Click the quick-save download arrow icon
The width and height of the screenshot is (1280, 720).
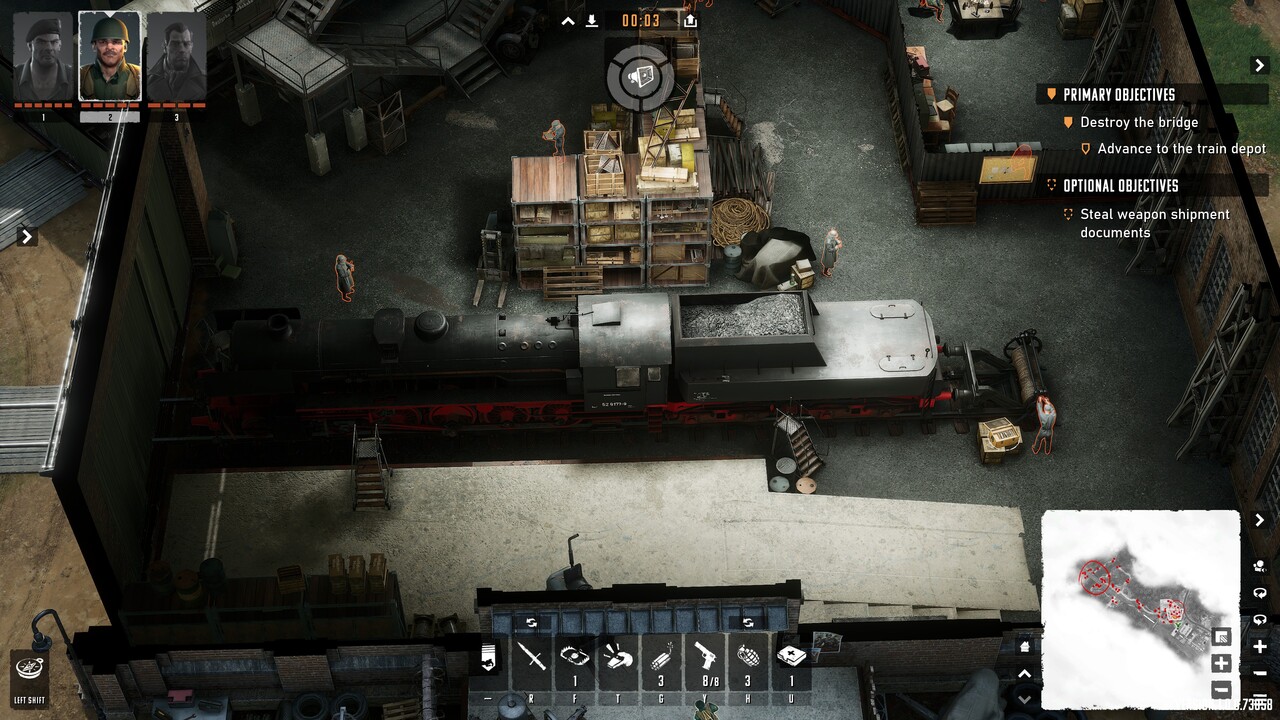[x=592, y=20]
